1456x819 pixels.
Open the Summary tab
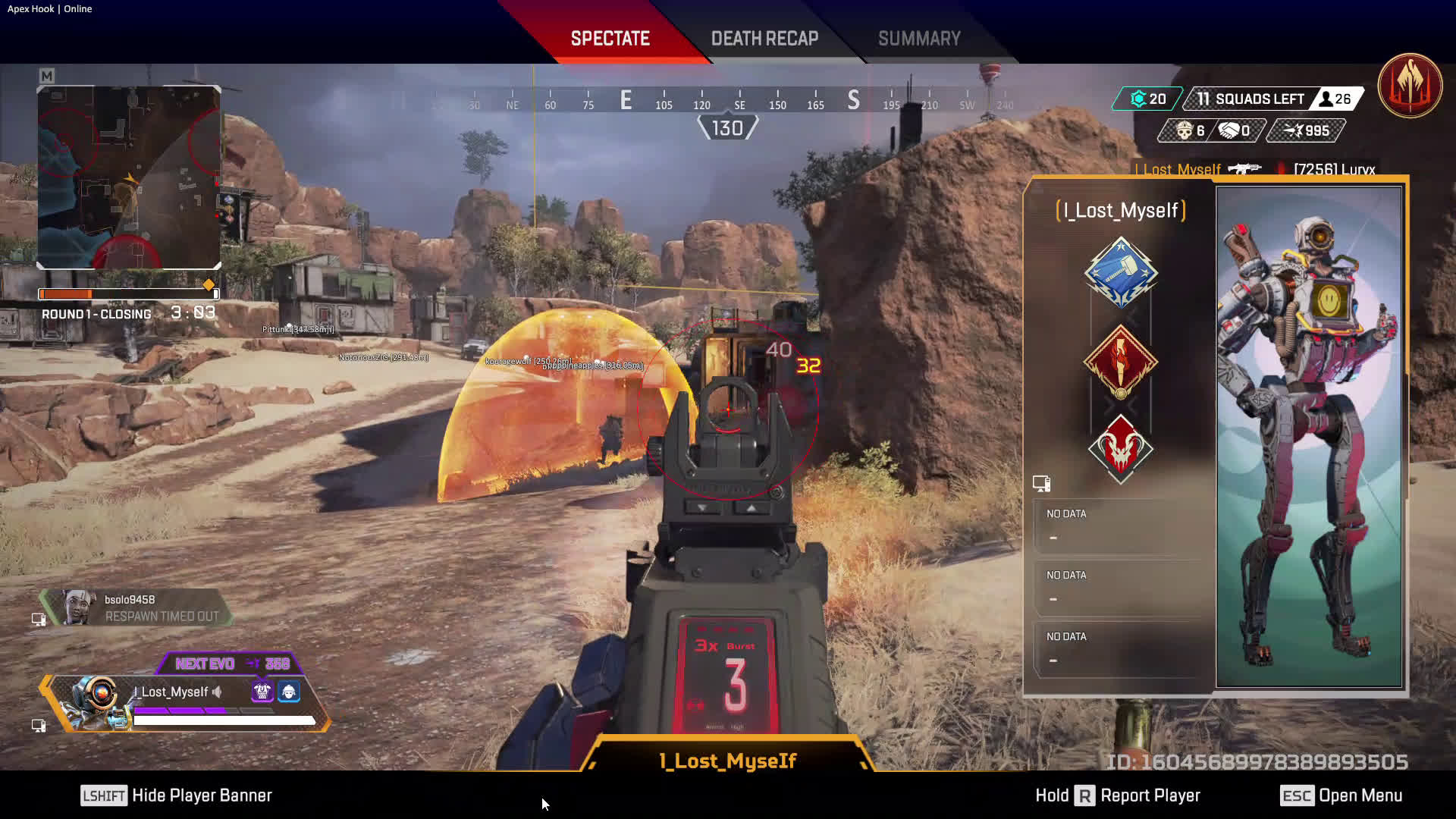click(x=919, y=39)
